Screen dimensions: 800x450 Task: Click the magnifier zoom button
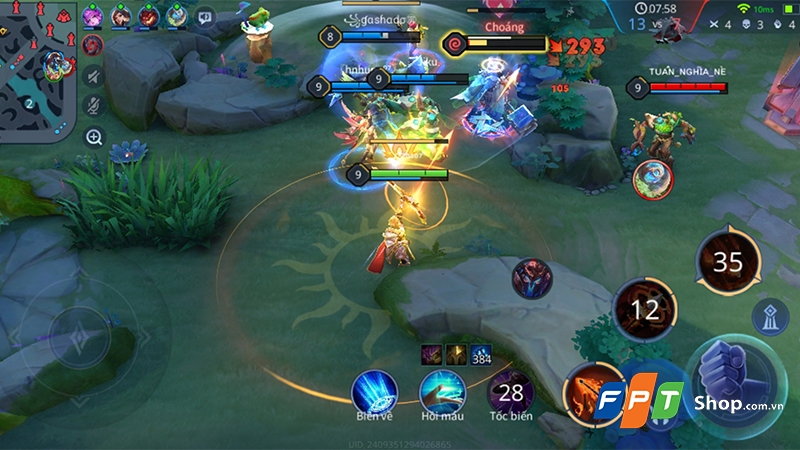click(x=94, y=137)
